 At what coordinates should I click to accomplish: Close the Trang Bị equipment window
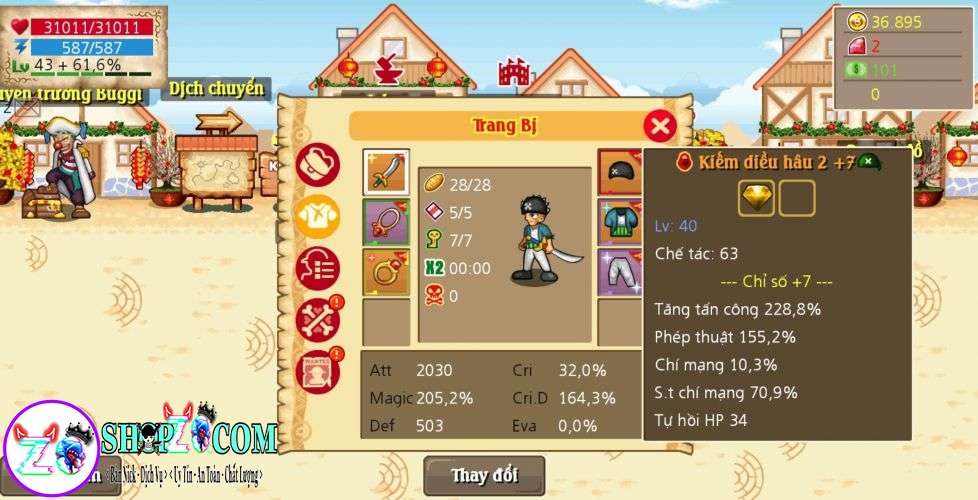pyautogui.click(x=659, y=126)
